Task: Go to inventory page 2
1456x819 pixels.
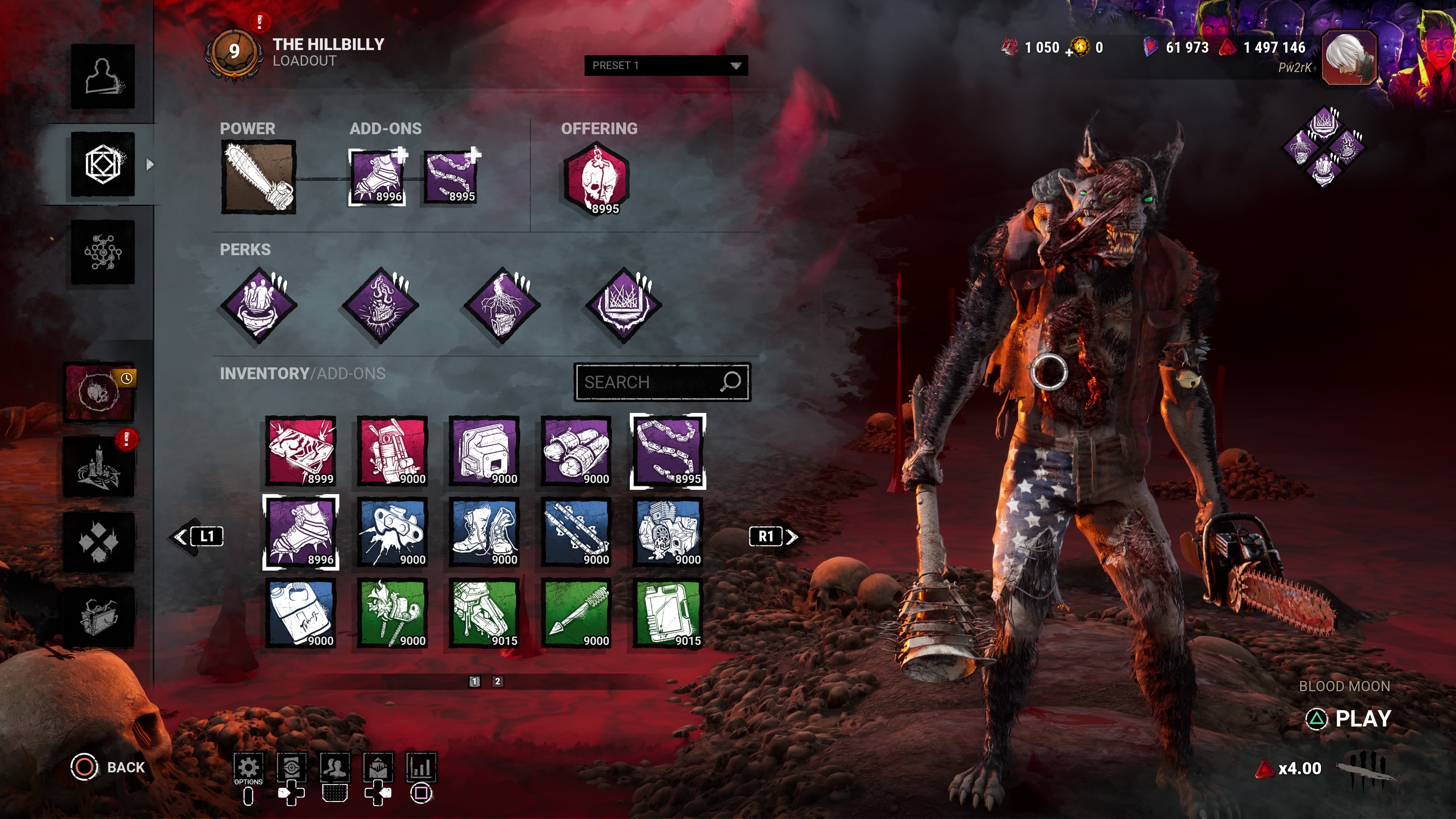Action: pyautogui.click(x=497, y=682)
